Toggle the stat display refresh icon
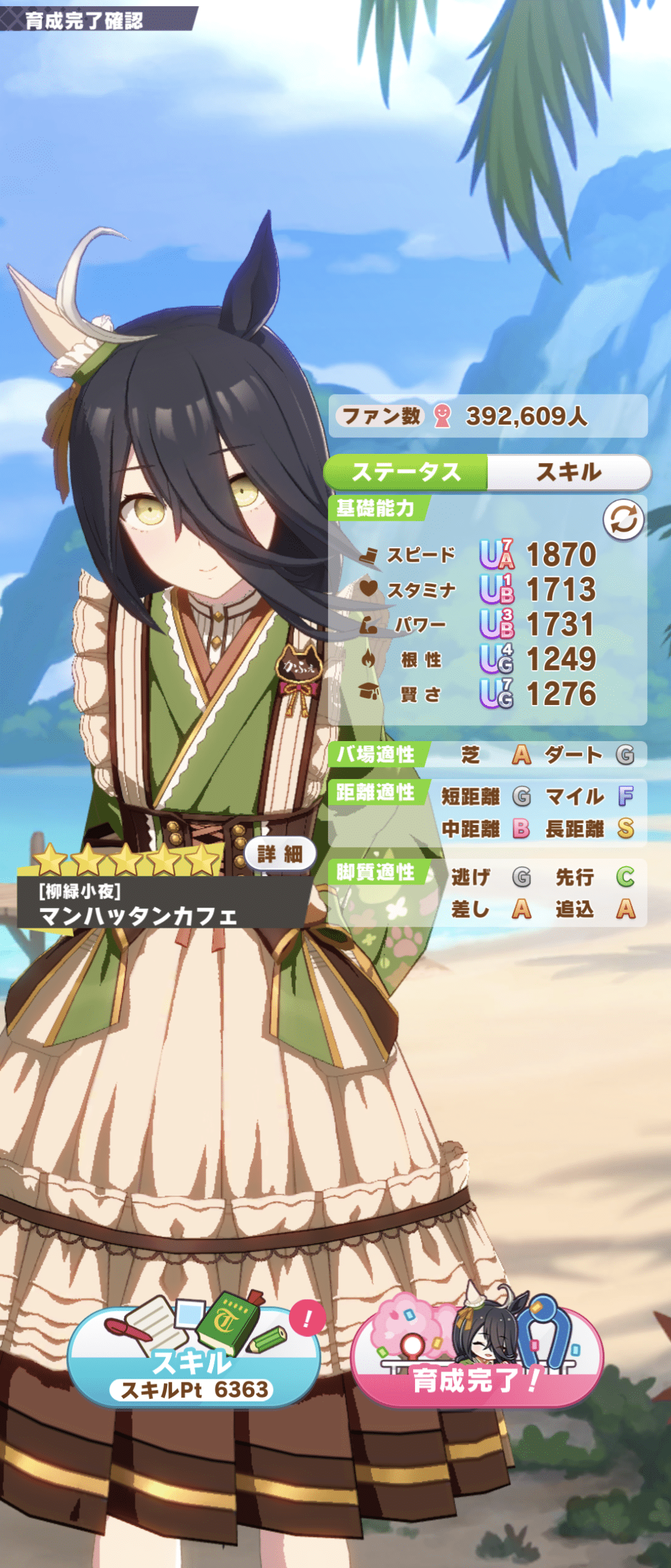This screenshot has height=1568, width=671. [623, 520]
